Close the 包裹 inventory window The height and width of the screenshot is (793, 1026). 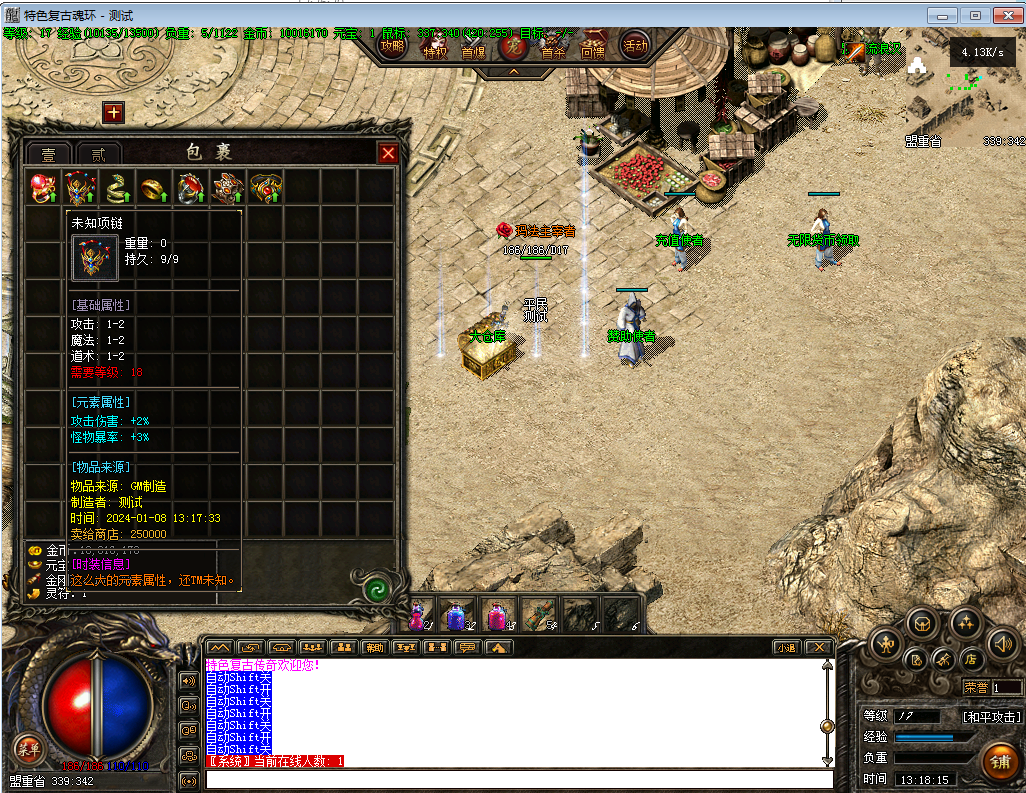tap(388, 153)
